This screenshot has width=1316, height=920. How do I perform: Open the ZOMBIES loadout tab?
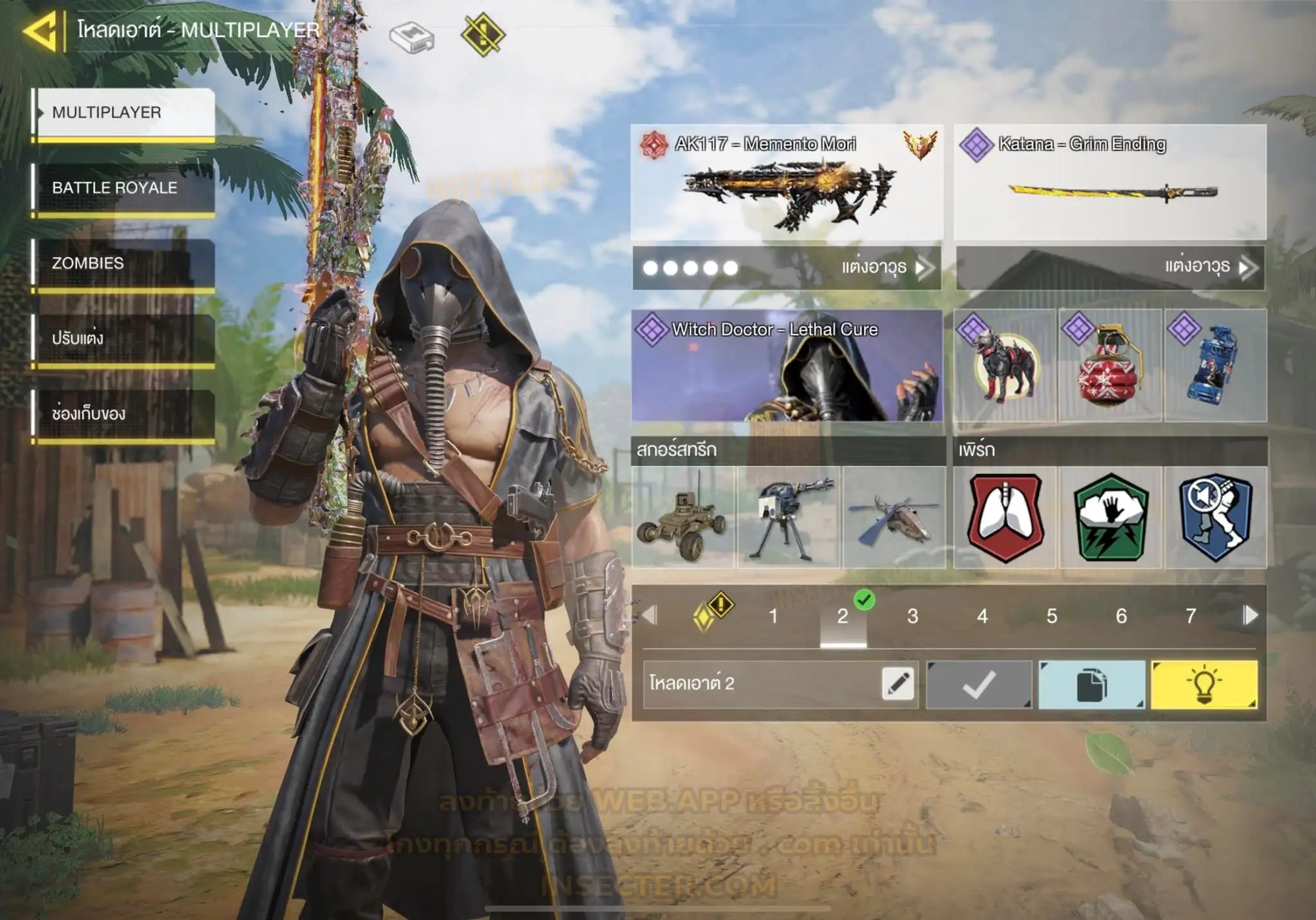tap(123, 264)
